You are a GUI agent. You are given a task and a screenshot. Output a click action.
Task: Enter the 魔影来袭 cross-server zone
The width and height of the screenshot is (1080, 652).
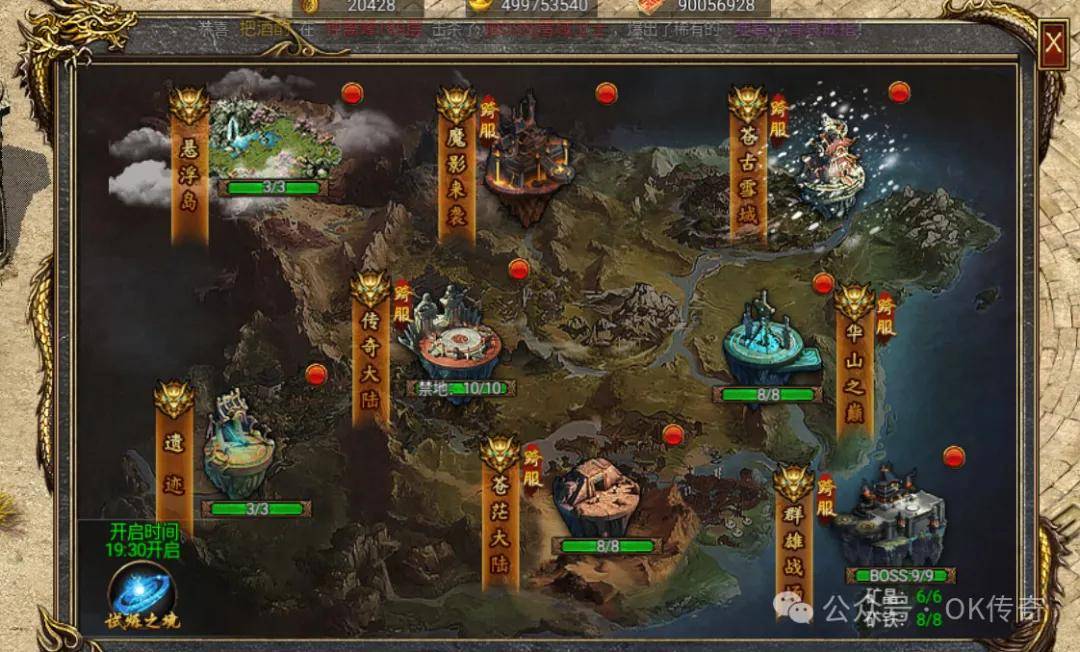(525, 160)
